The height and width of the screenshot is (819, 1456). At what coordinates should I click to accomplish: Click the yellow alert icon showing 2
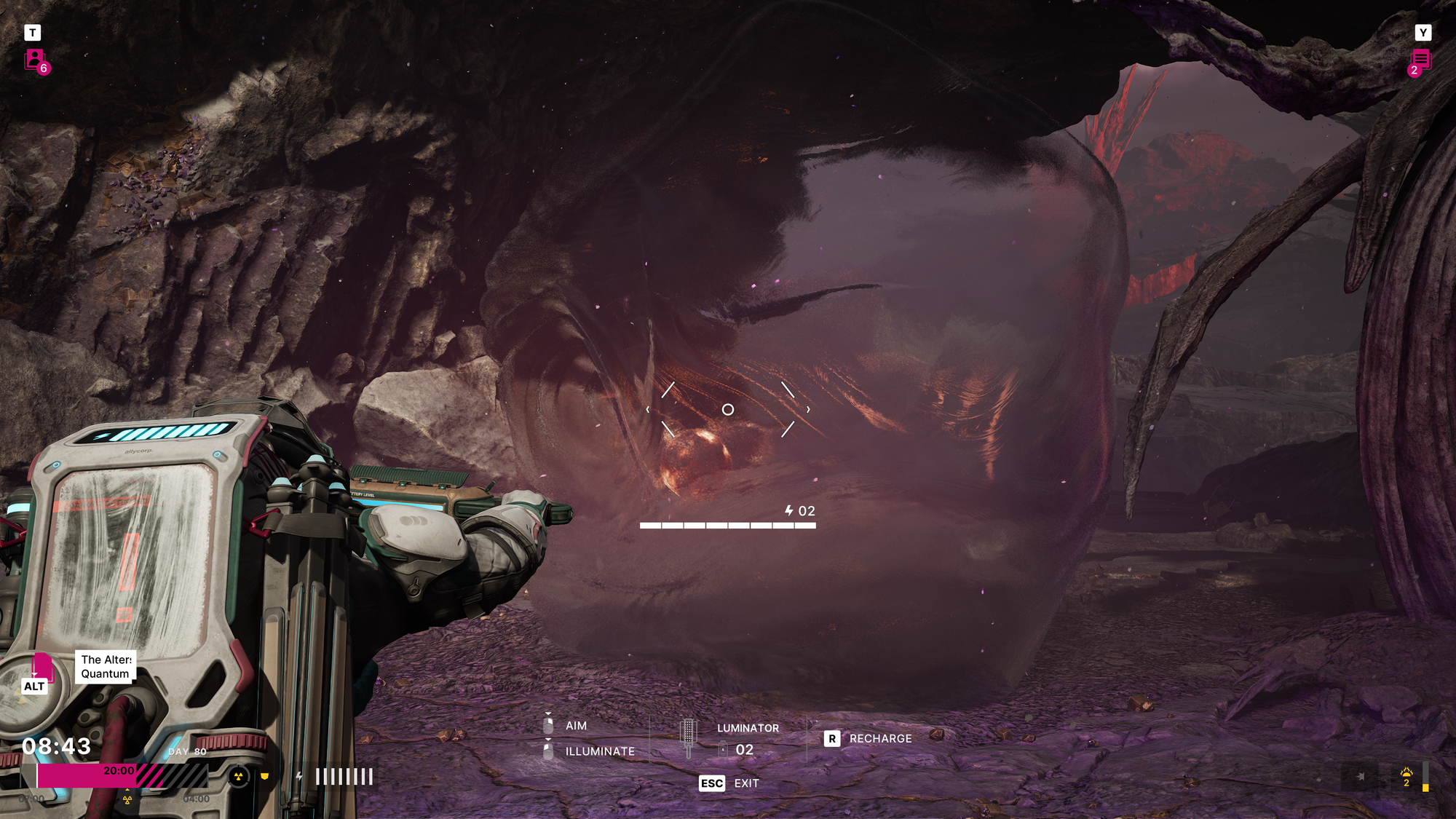click(1406, 776)
